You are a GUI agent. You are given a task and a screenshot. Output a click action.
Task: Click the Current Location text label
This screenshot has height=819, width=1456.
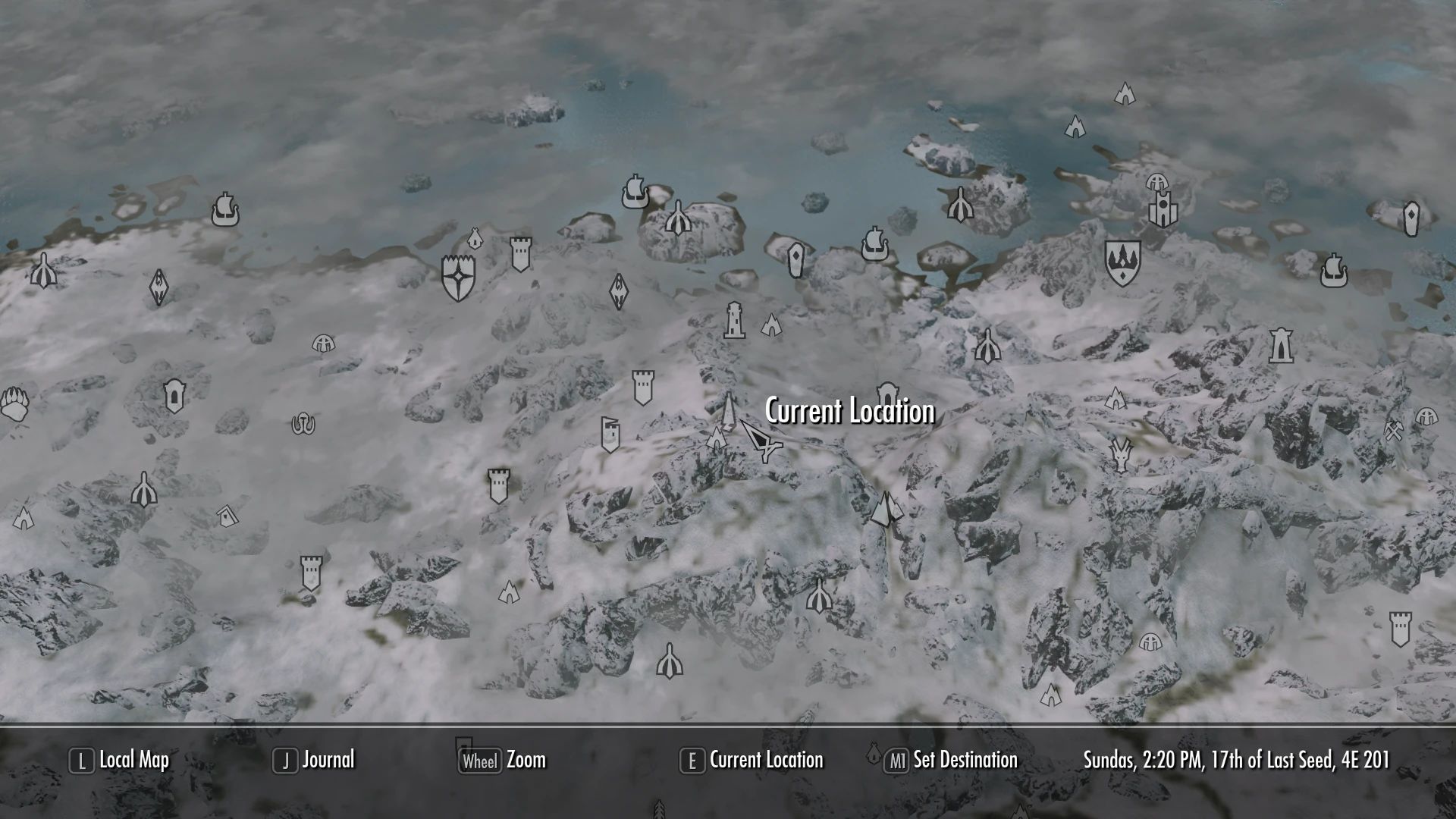[849, 412]
